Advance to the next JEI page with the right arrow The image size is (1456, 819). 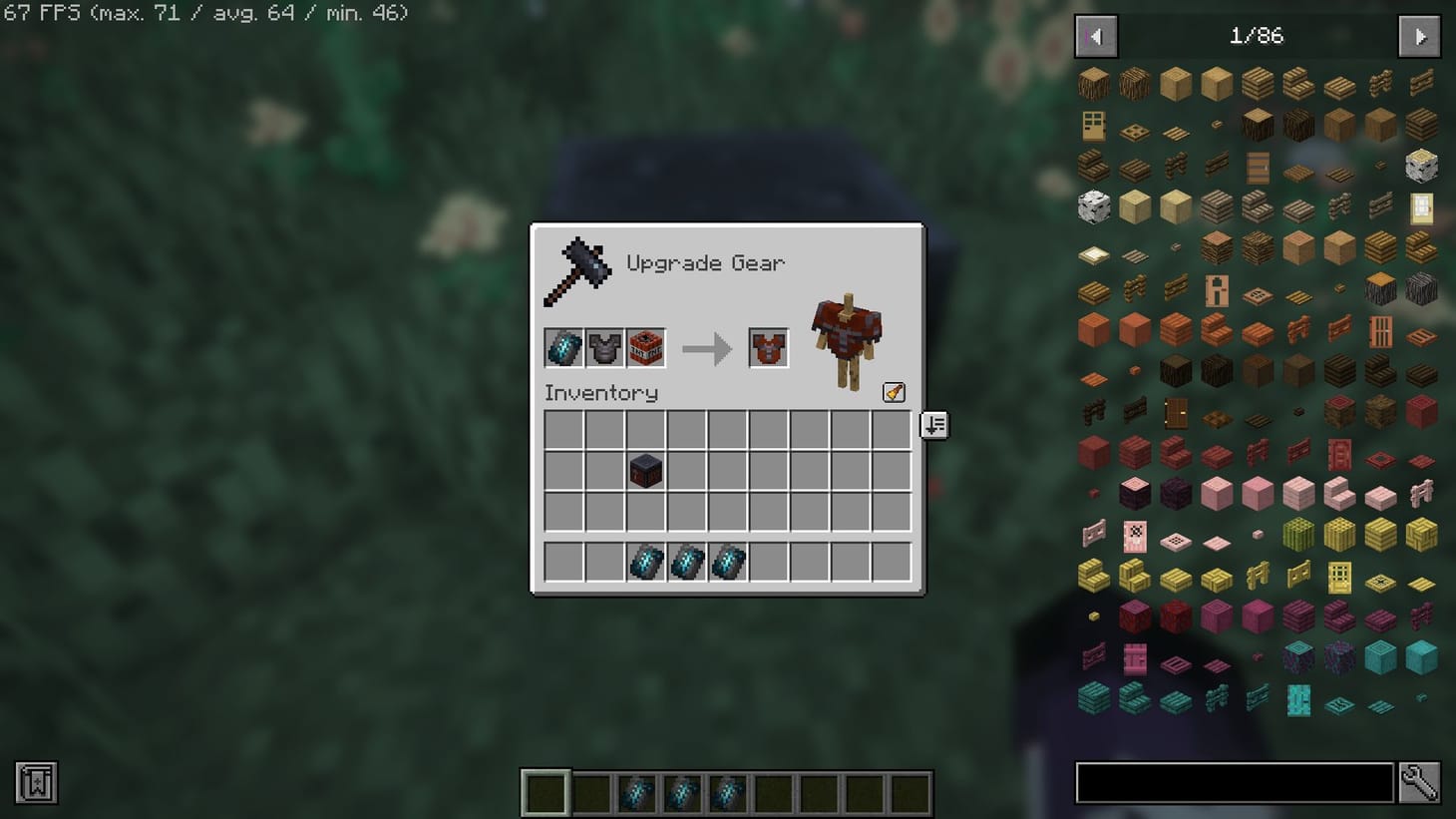[1418, 36]
